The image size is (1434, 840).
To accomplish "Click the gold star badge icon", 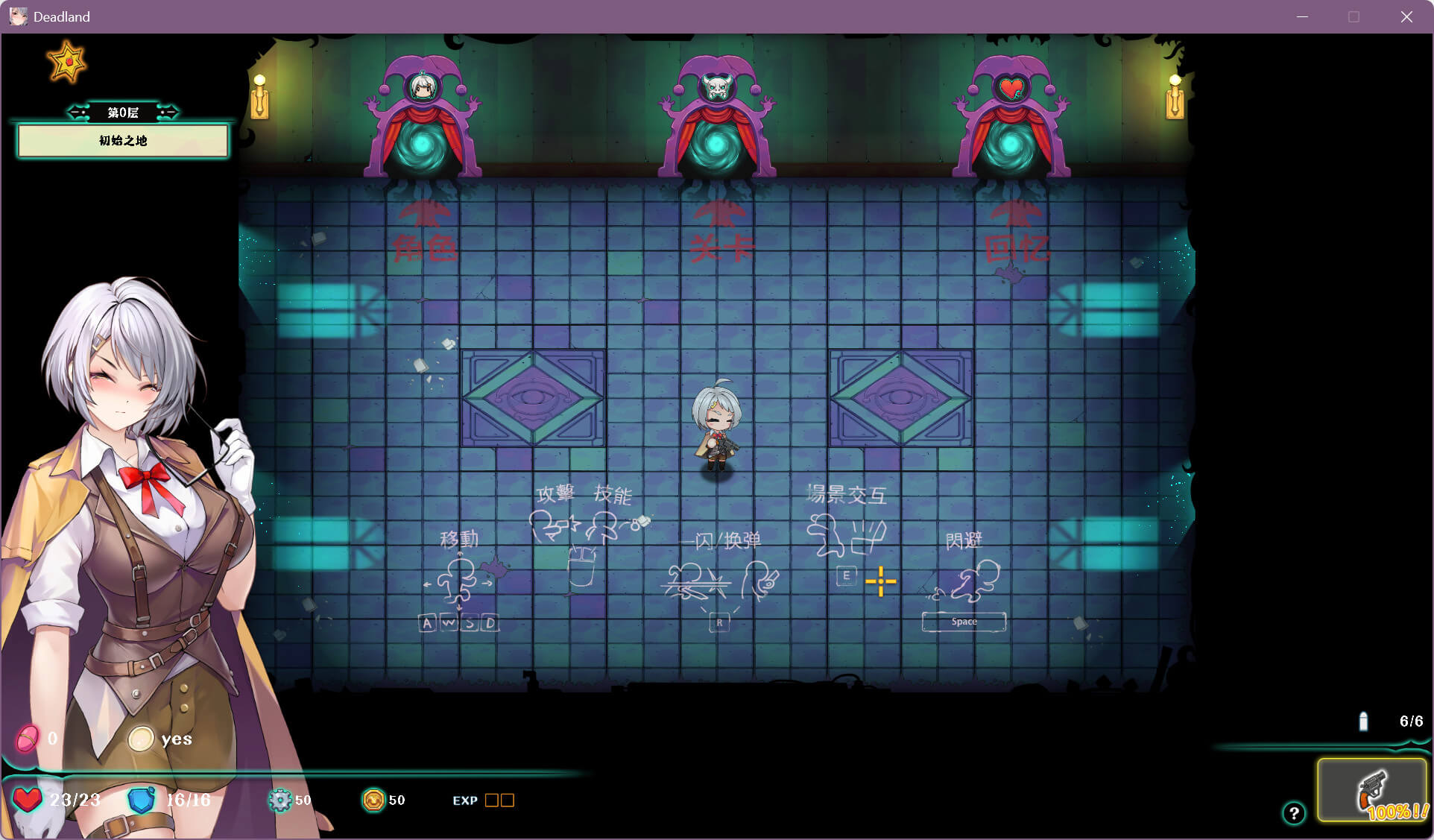I will [x=67, y=63].
